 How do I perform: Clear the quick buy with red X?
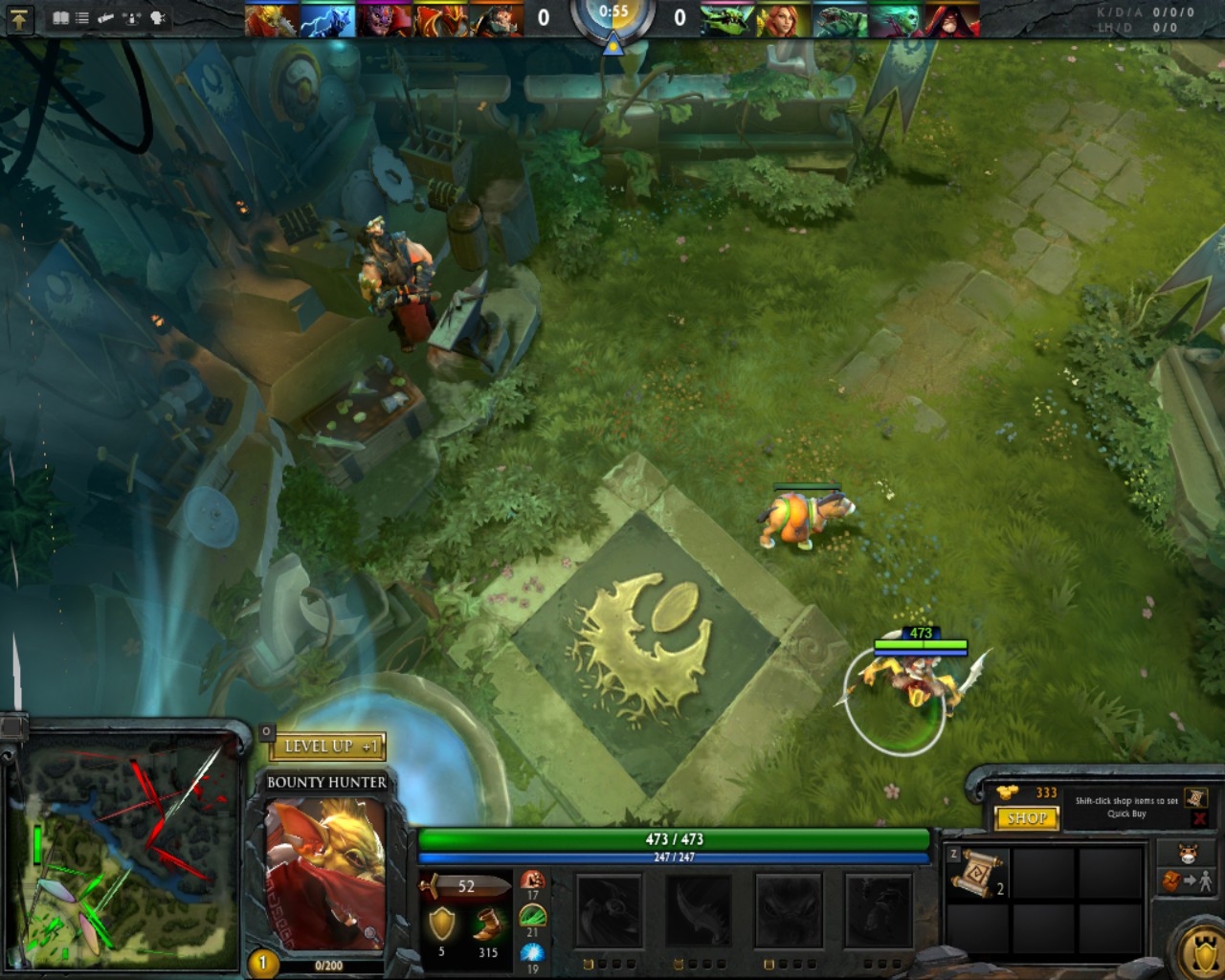1199,819
